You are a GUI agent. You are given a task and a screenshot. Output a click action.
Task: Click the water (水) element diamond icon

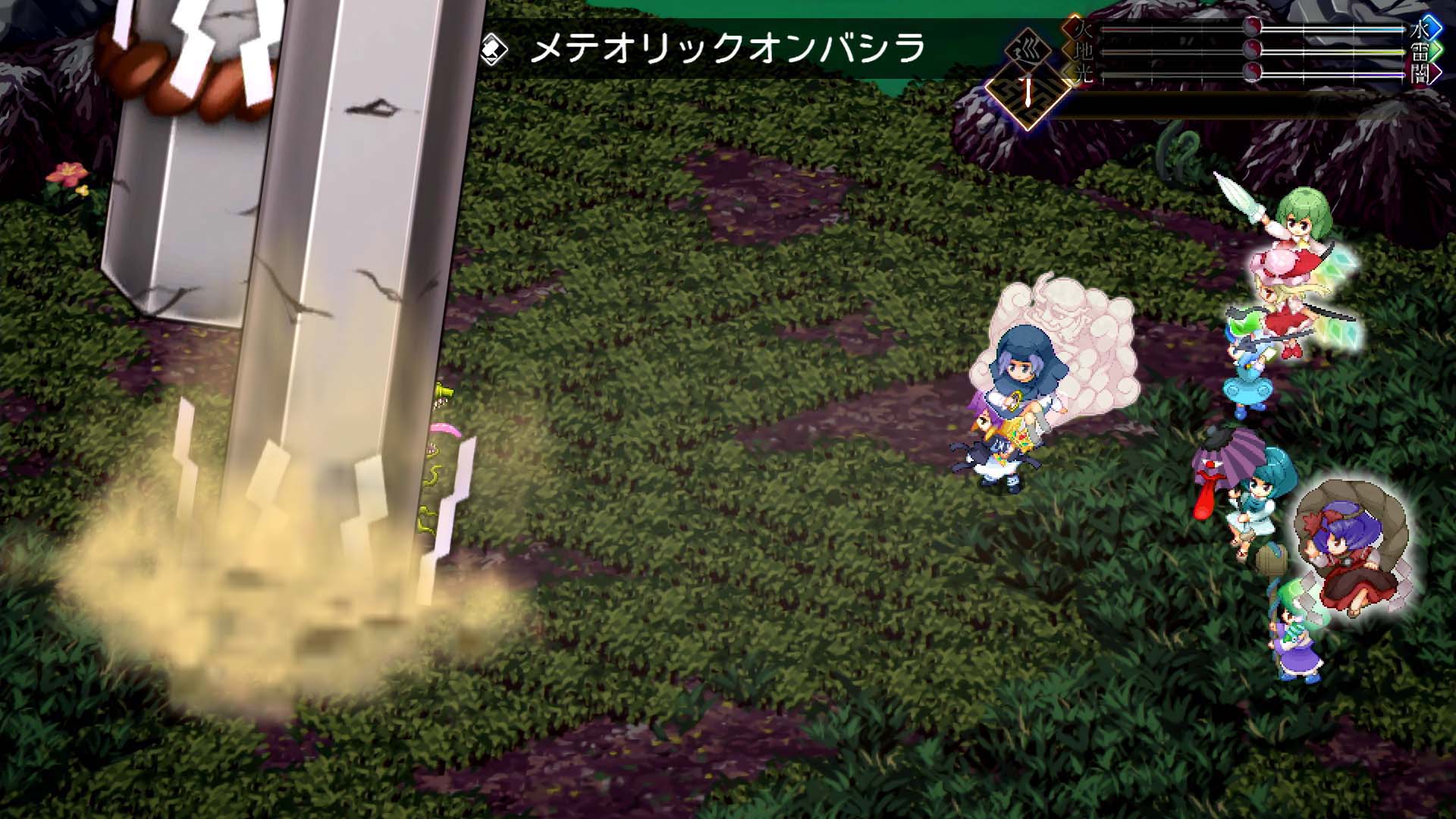tap(1425, 28)
